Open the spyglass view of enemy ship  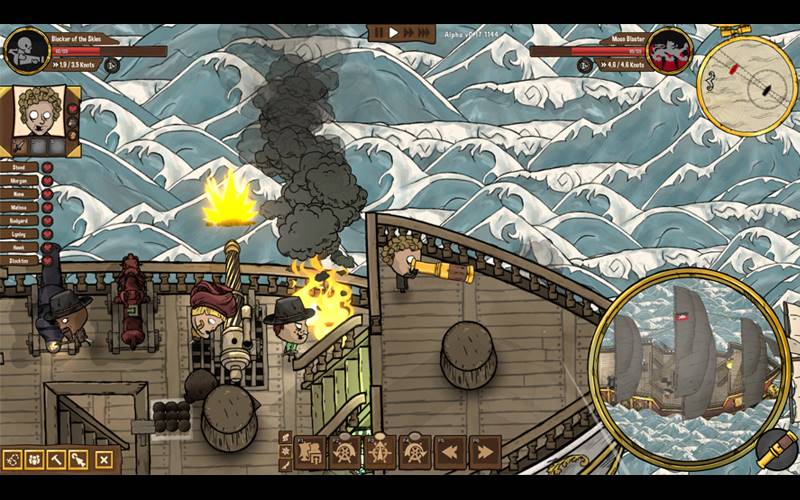[x=689, y=361]
